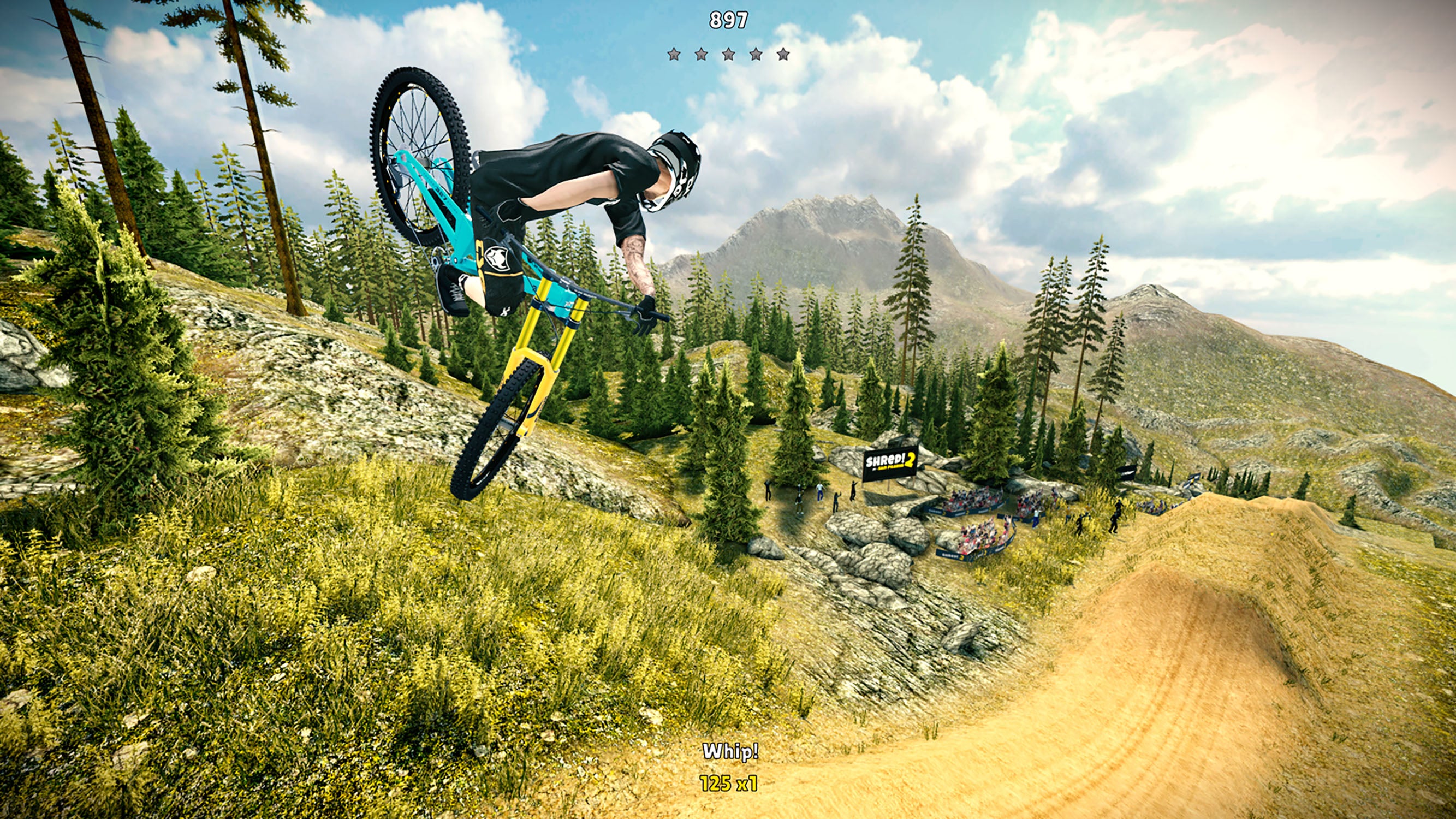Select the fourth rating star

coord(757,55)
